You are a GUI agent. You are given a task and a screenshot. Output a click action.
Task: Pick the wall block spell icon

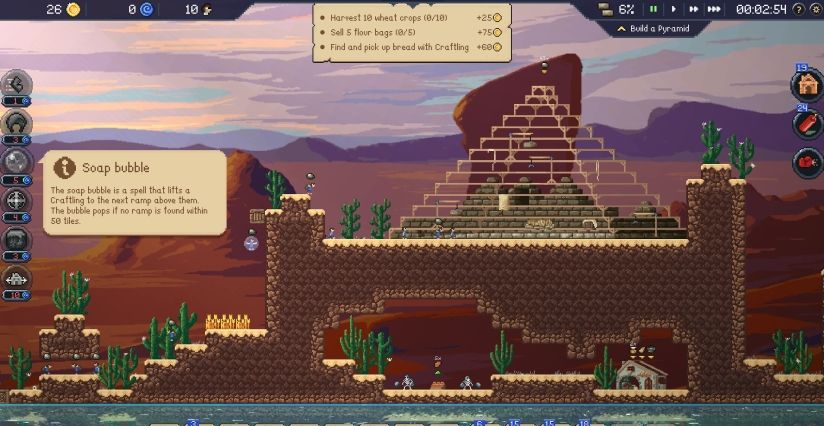coord(17,240)
